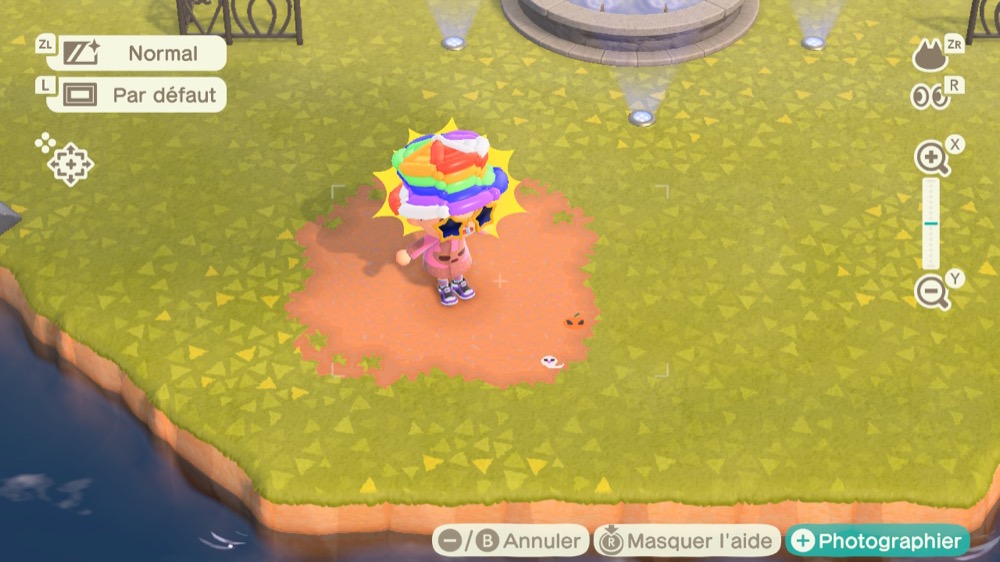This screenshot has width=1000, height=562.
Task: Change the Par défaut frame setting
Action: (x=136, y=95)
